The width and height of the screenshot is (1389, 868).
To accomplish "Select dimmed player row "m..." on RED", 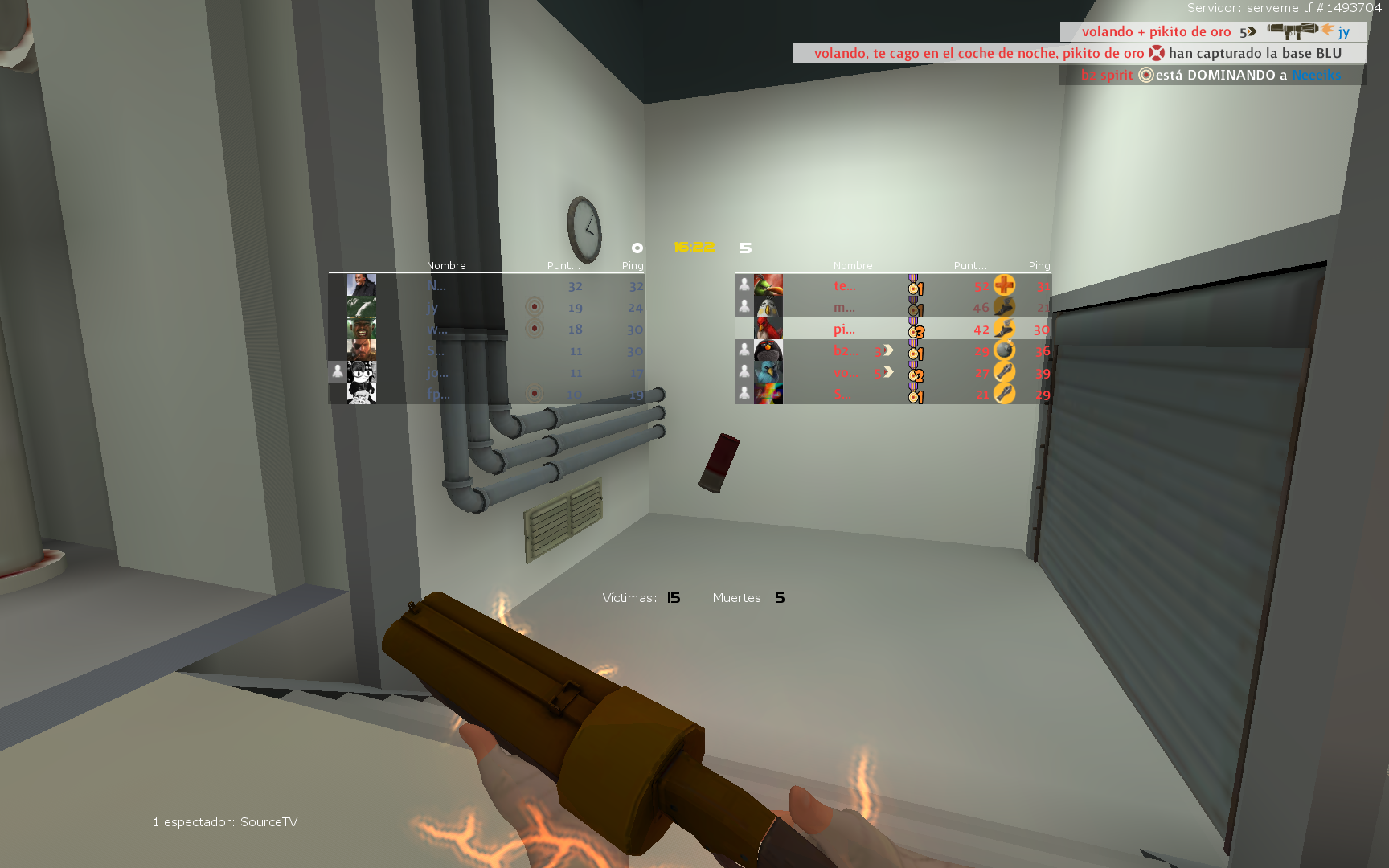I will coord(844,308).
